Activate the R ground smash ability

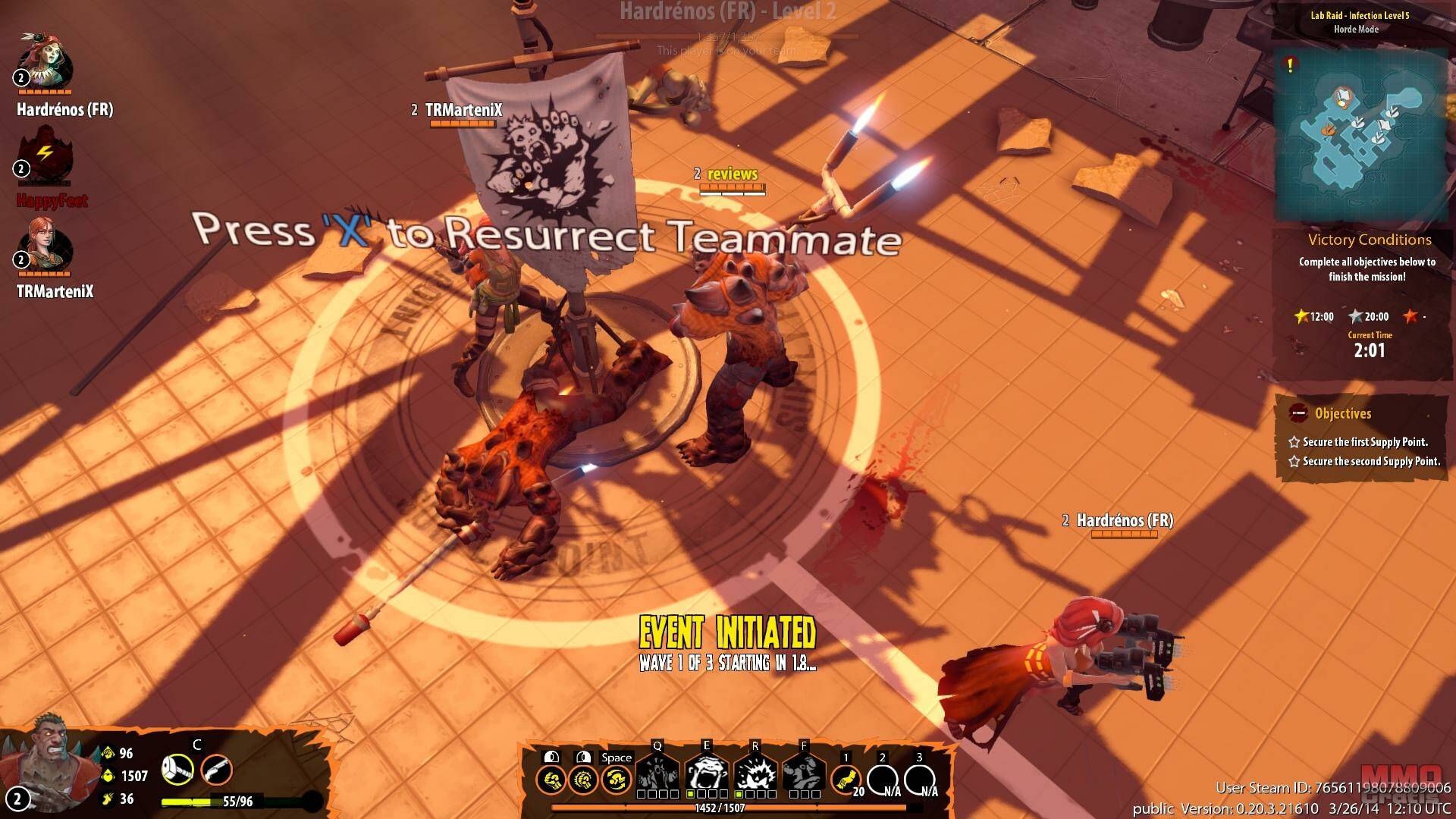click(755, 774)
